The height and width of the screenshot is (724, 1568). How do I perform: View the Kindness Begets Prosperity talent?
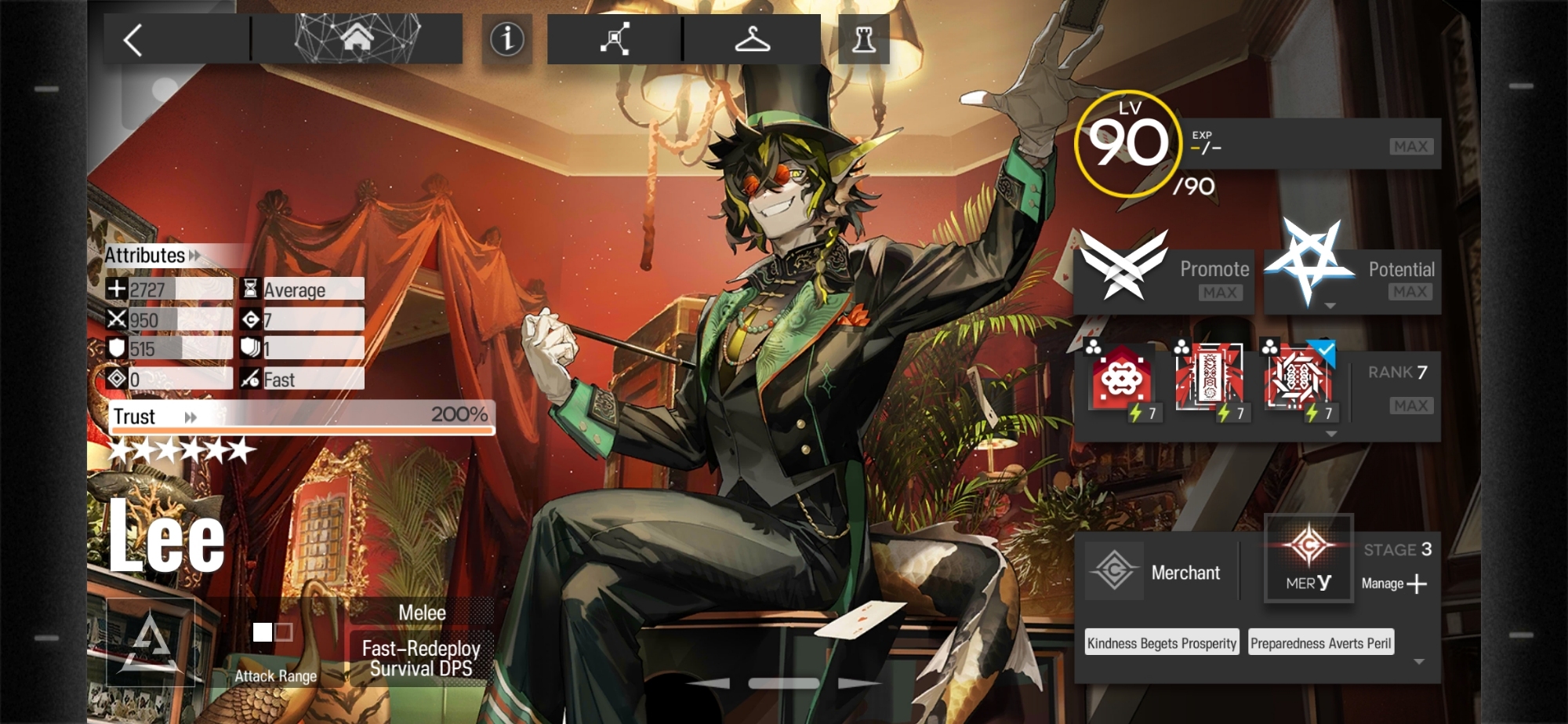point(1162,643)
